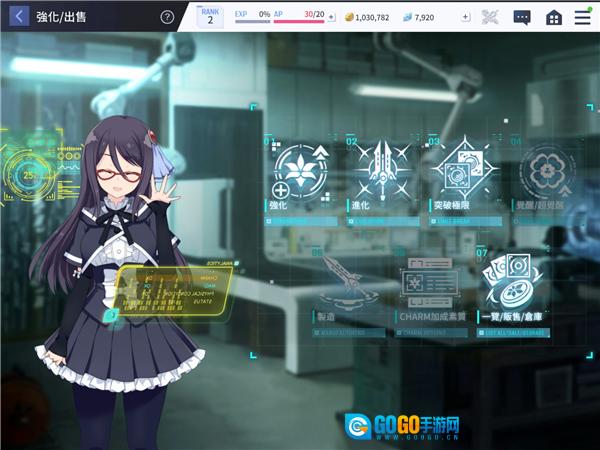The height and width of the screenshot is (450, 600).
Task: Choose the 進化 evolution option
Action: pos(382,174)
